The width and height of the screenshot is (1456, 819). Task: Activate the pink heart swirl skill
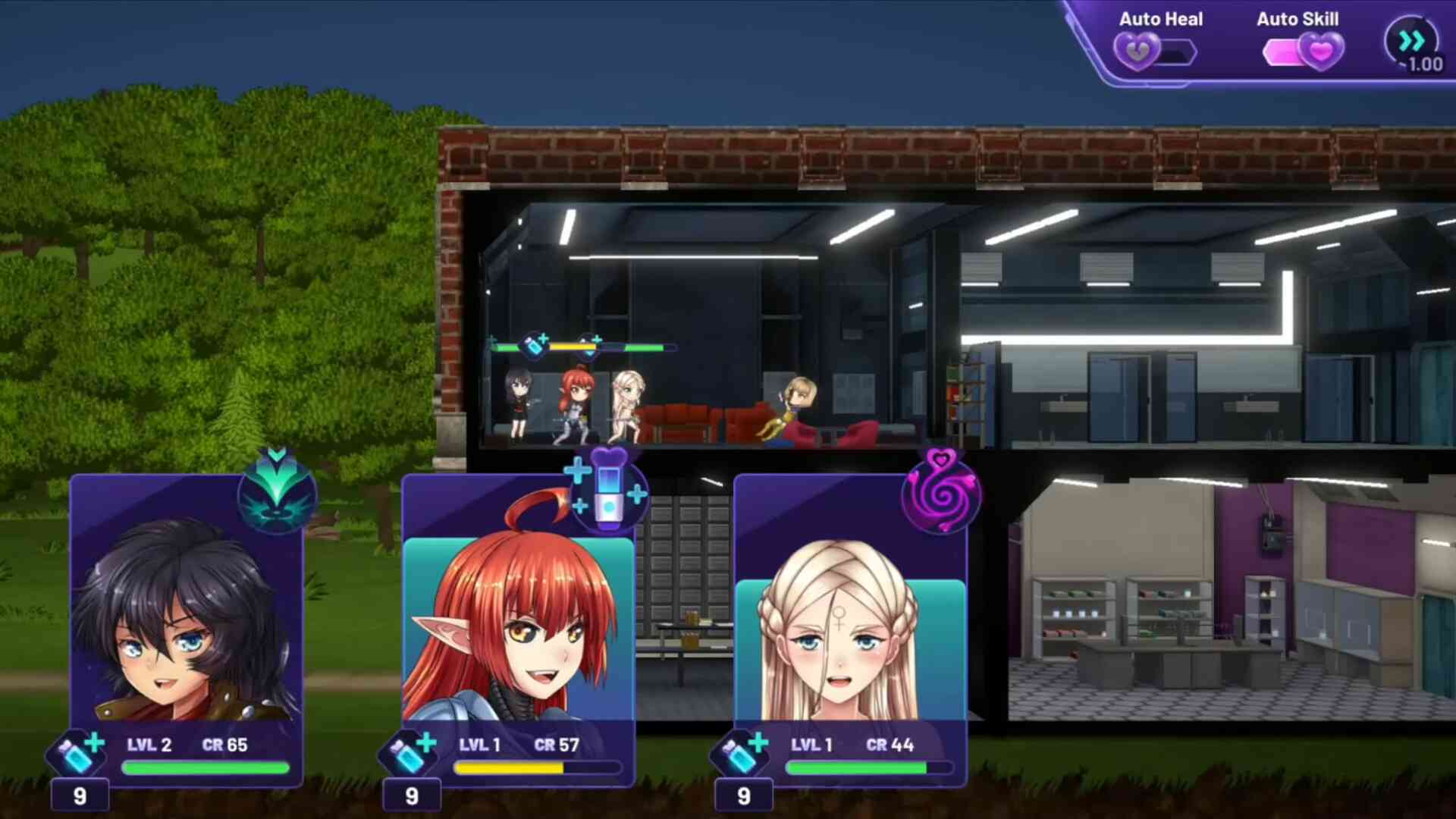coord(941,491)
